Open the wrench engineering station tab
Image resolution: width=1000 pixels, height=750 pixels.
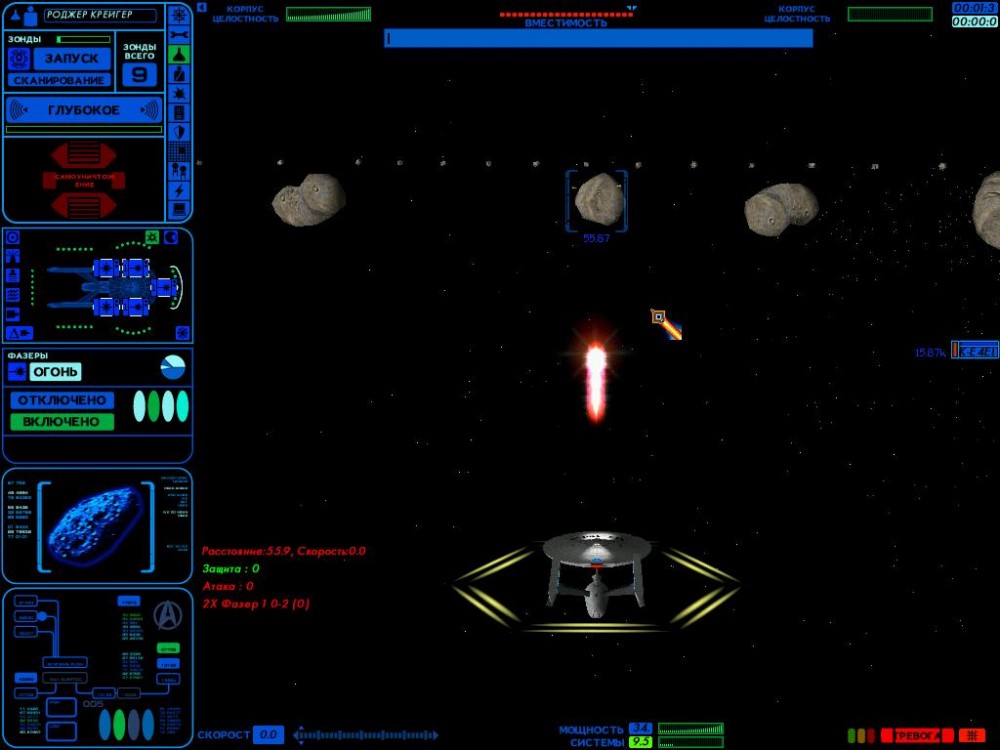pyautogui.click(x=179, y=35)
